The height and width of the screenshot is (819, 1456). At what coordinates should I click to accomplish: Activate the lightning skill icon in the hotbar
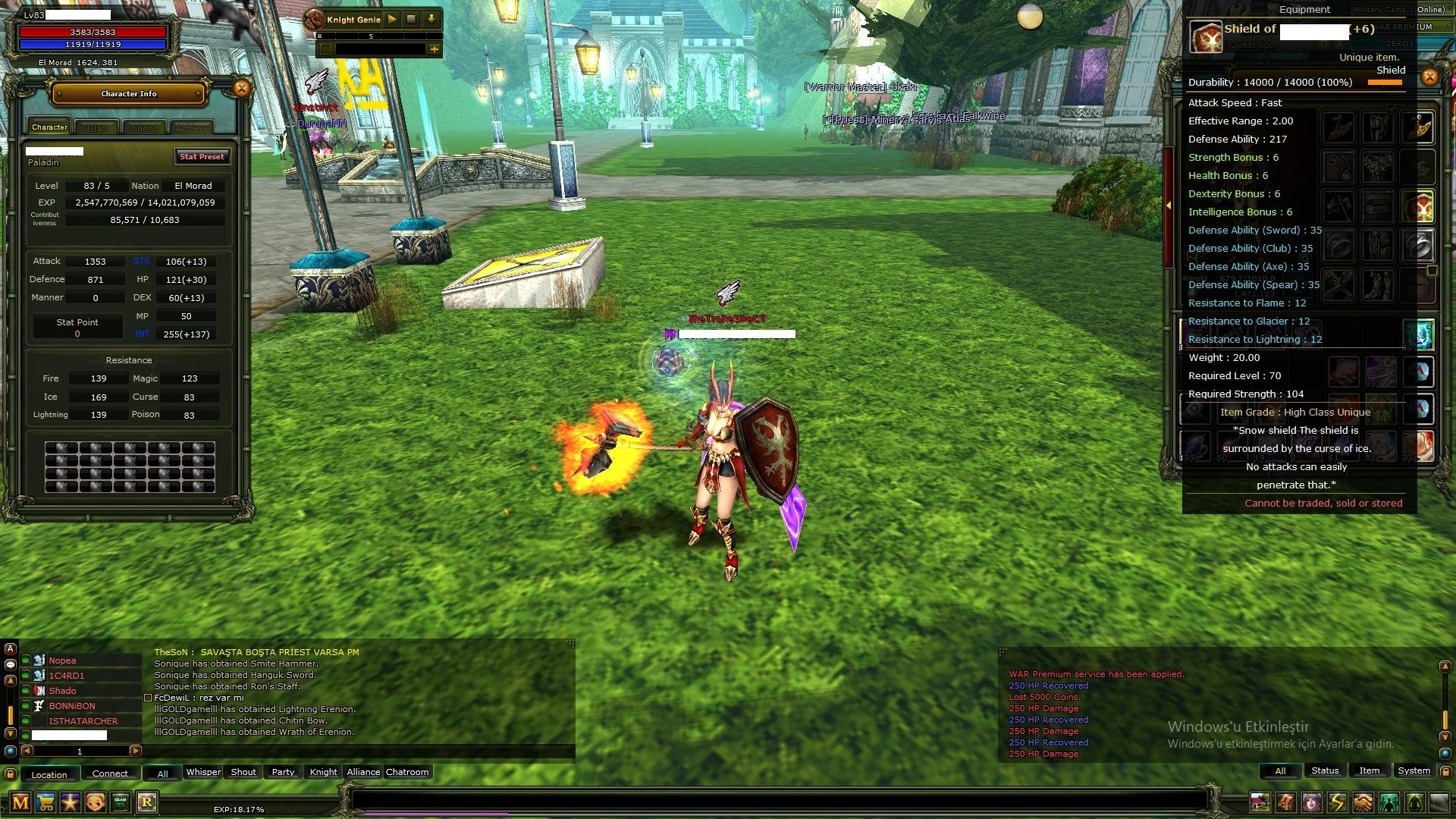point(1337,802)
